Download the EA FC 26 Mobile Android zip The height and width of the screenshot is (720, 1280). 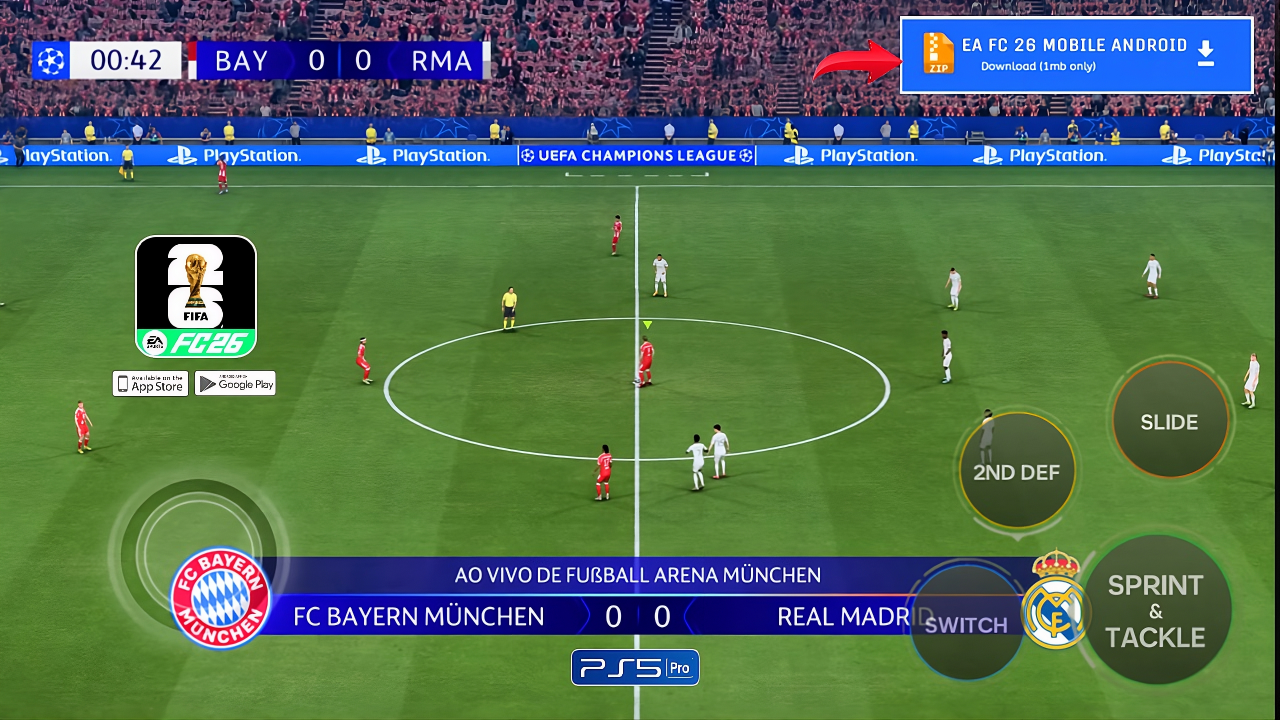tap(1076, 55)
